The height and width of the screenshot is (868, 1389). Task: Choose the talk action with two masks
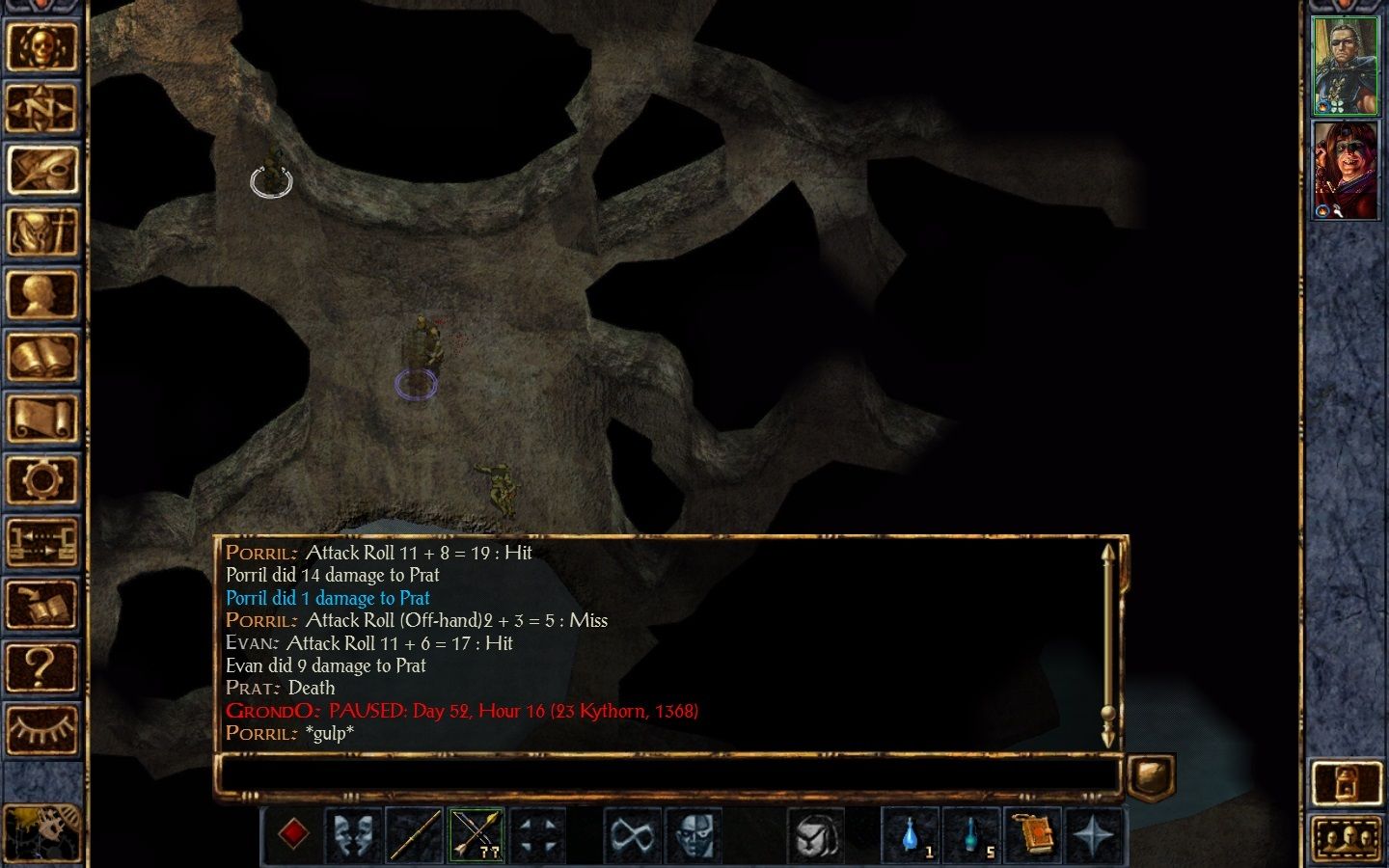tap(354, 834)
